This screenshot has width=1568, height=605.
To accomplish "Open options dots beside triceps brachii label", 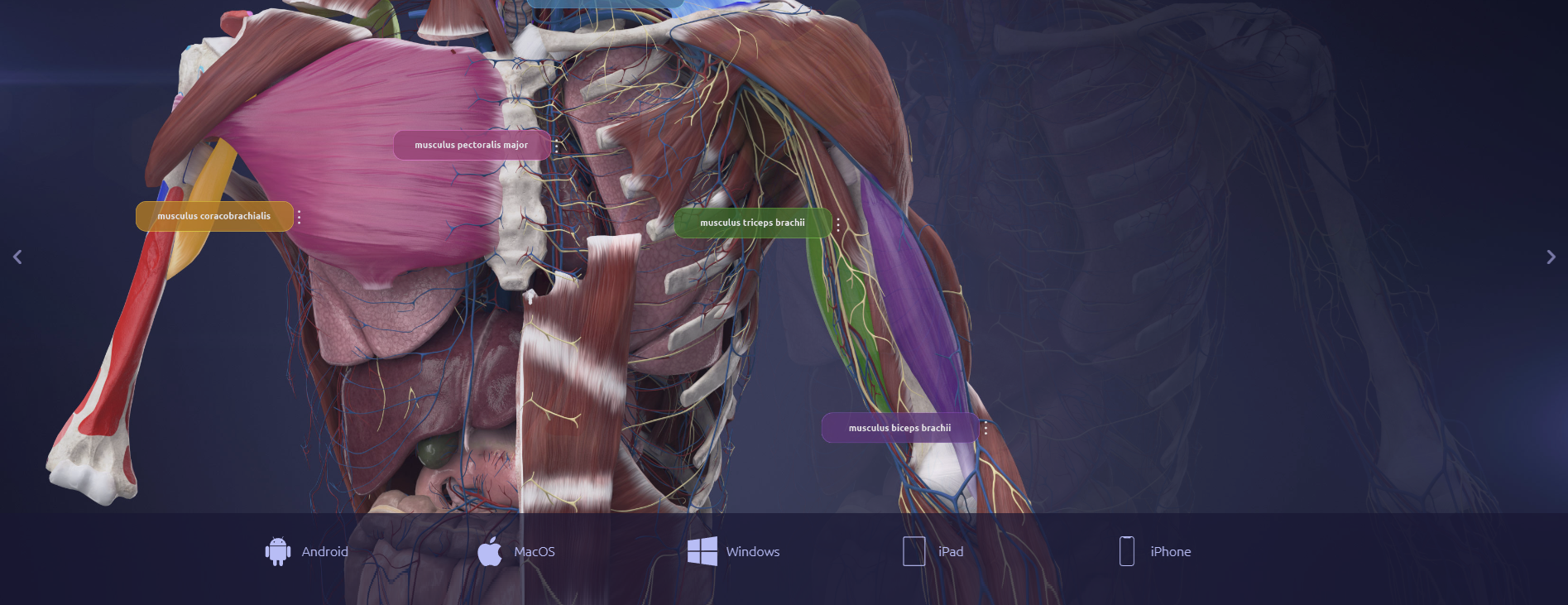I will pos(837,223).
